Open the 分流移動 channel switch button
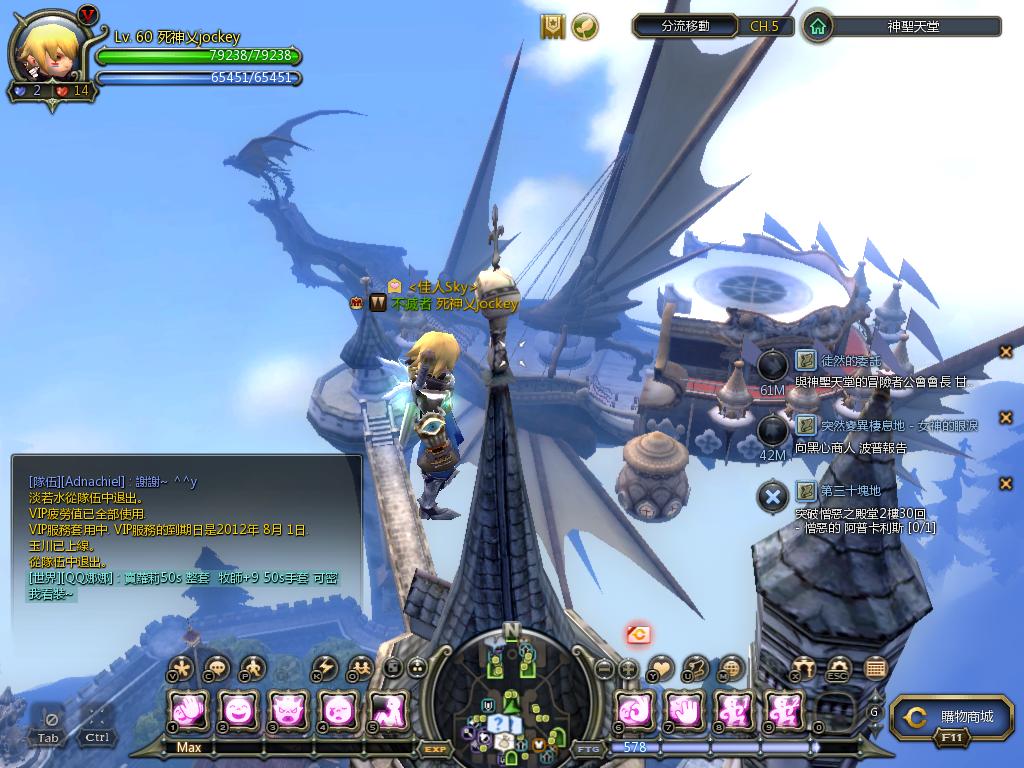 686,26
